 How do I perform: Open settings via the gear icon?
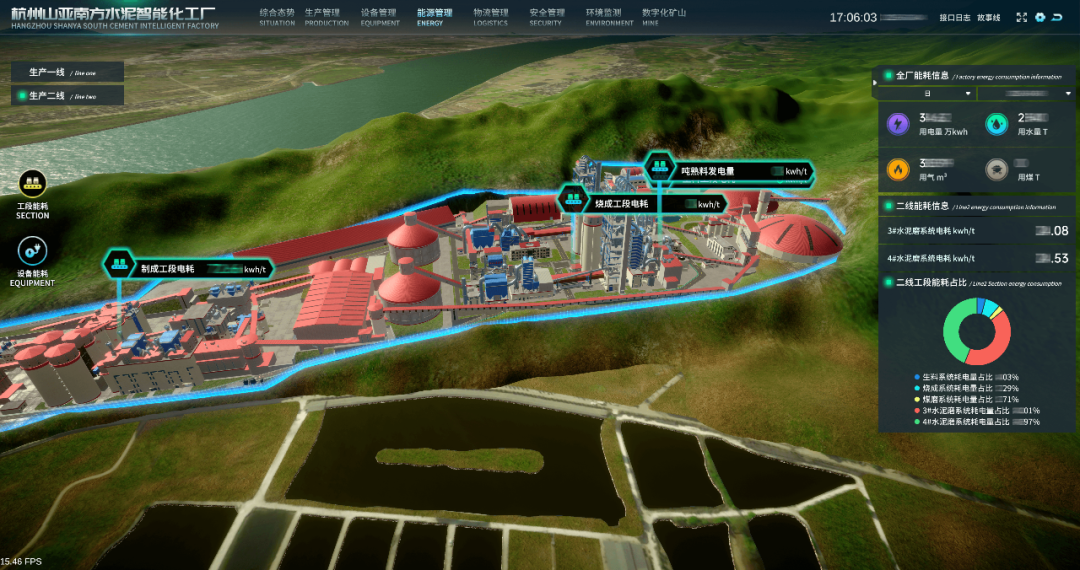click(1040, 17)
